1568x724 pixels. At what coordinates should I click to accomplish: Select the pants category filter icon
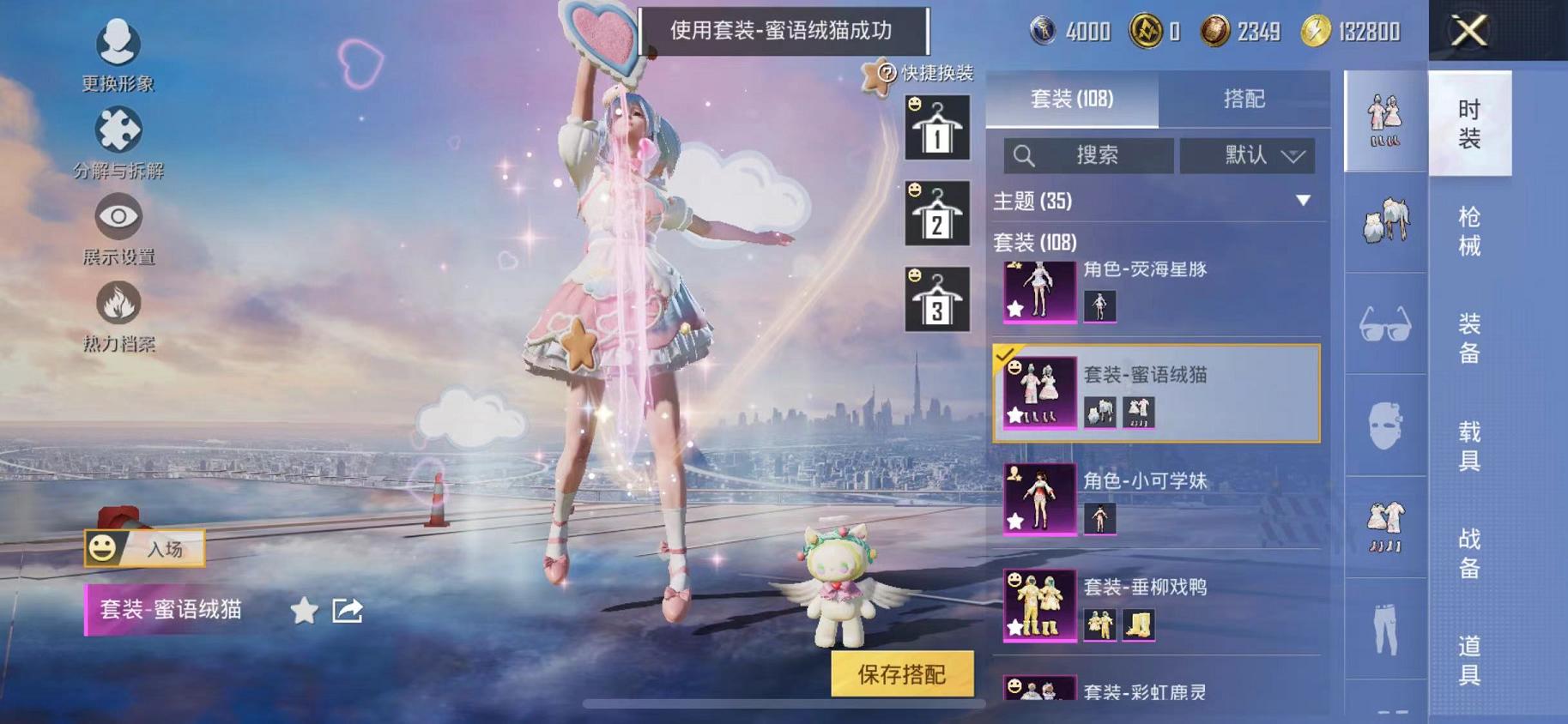1385,627
